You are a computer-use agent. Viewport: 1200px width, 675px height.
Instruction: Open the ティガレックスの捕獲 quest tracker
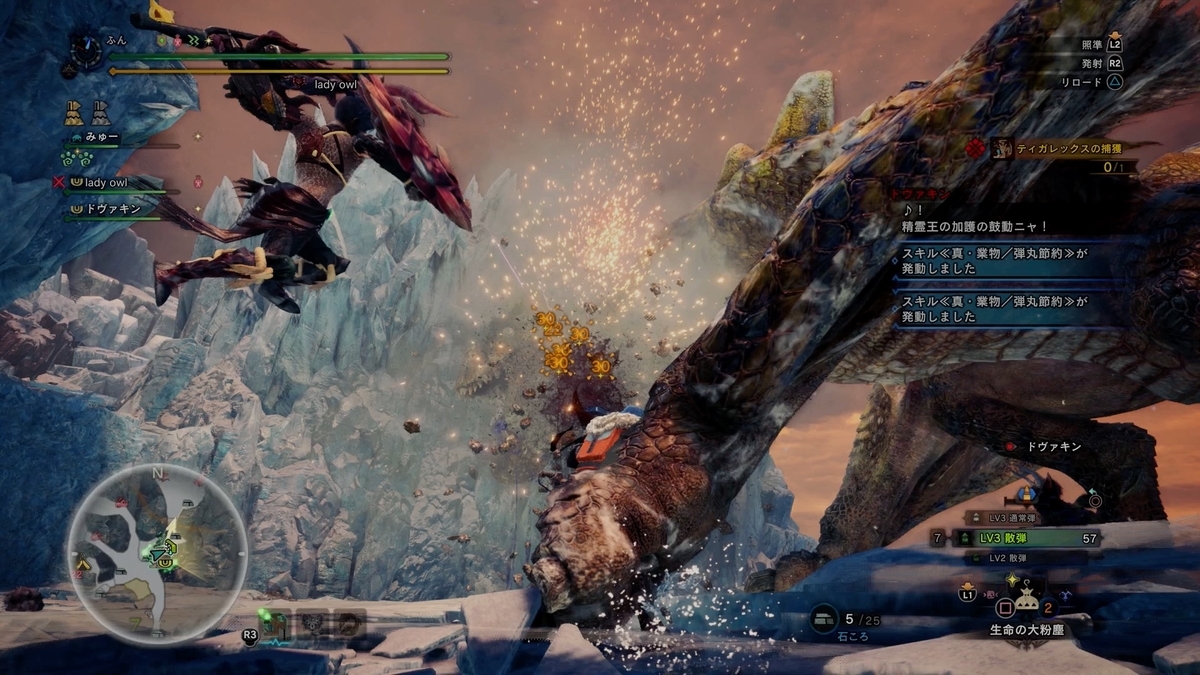click(1062, 149)
